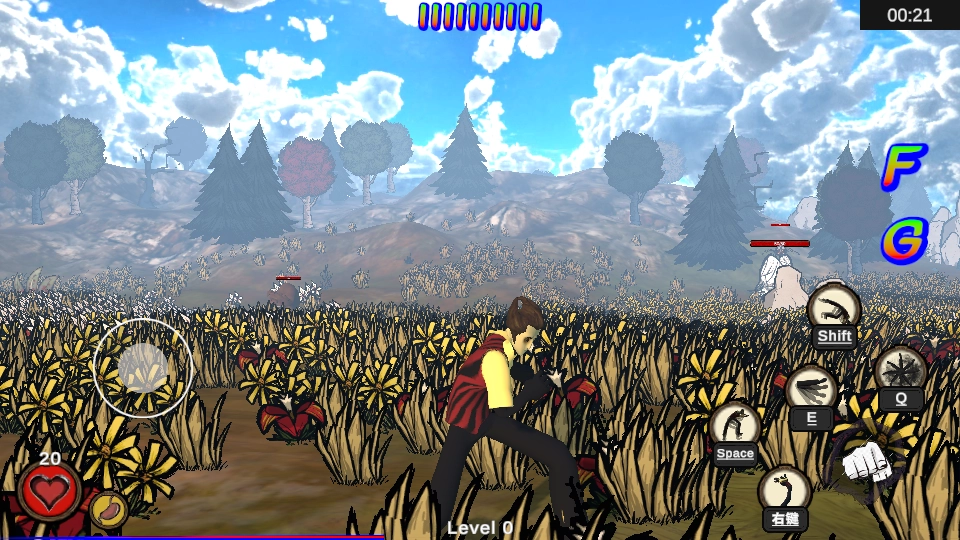
Task: Activate the Shift dodge skill icon
Action: pos(834,308)
